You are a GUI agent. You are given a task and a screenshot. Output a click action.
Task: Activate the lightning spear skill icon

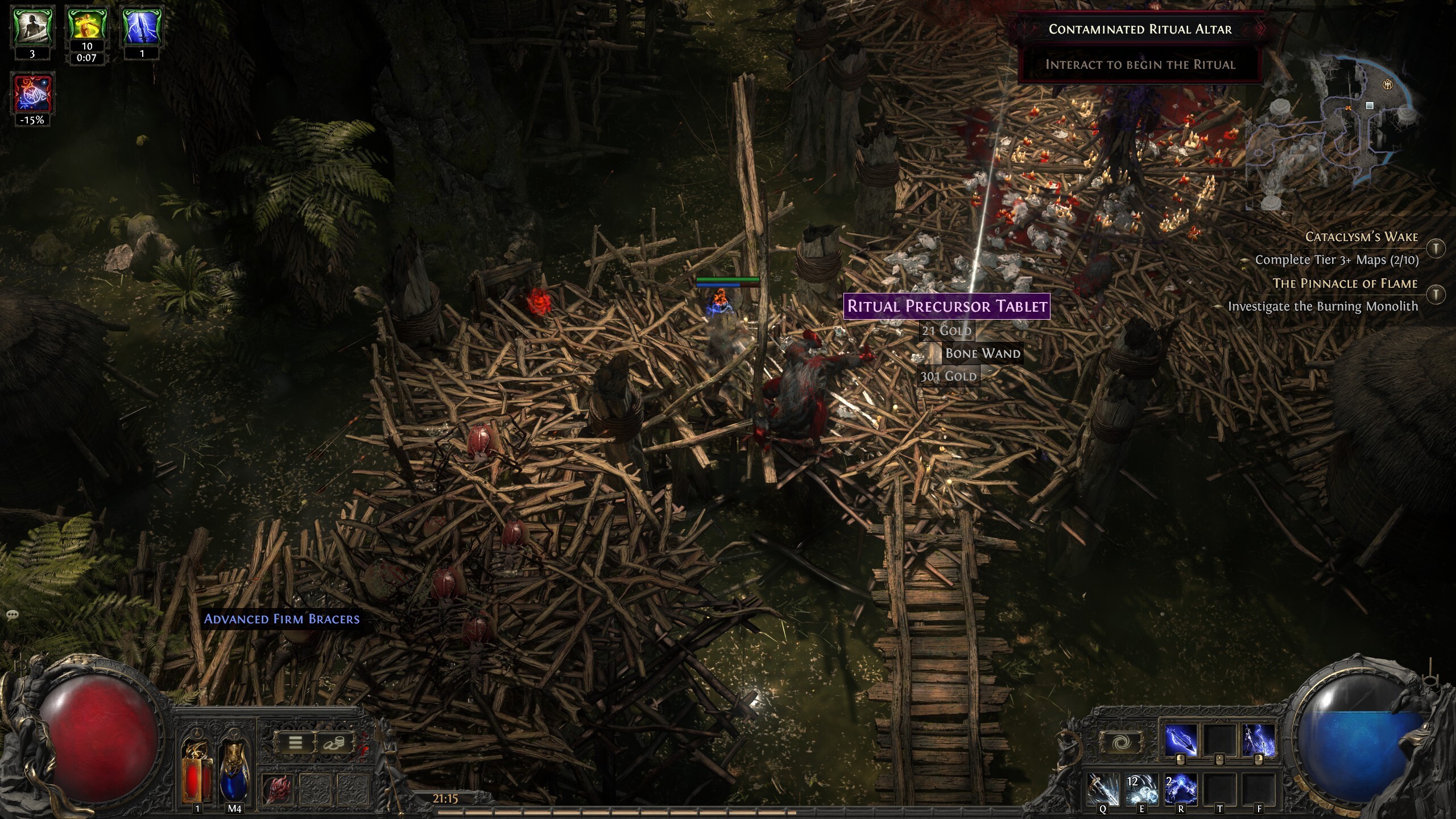(x=1181, y=742)
